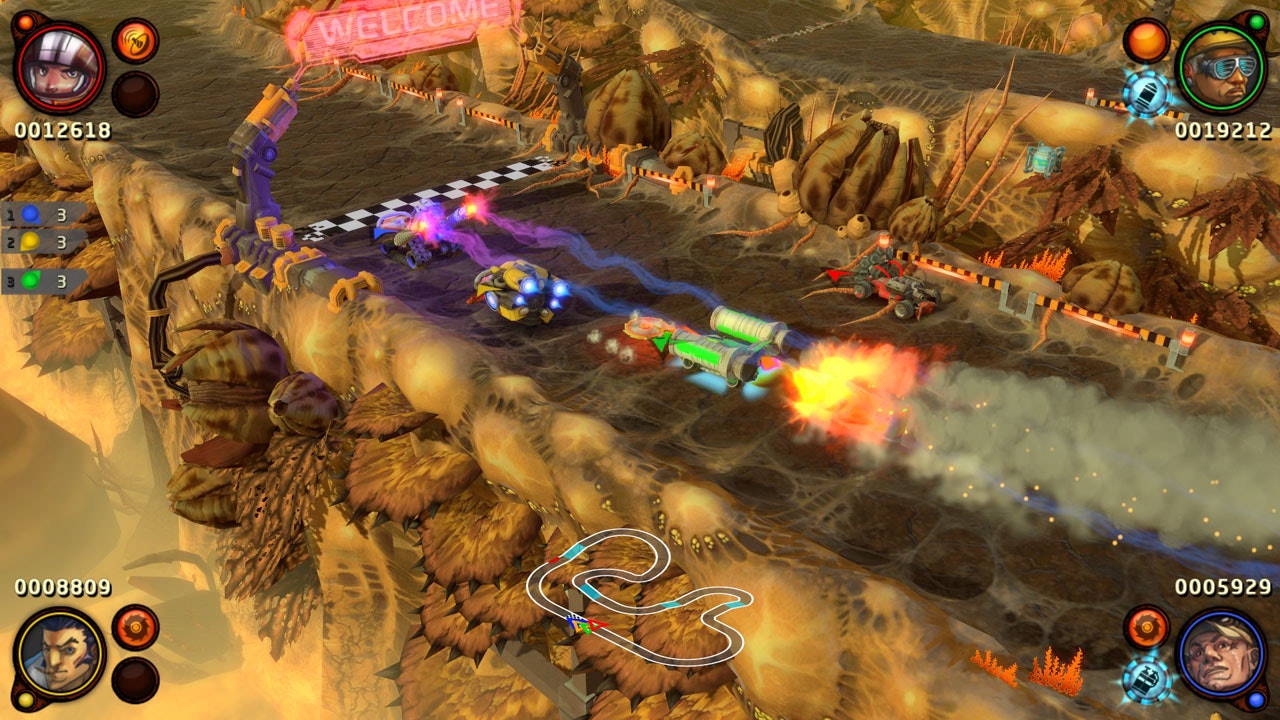Expand the blue player standings row marked 1
Viewport: 1280px width, 720px height.
coord(40,215)
